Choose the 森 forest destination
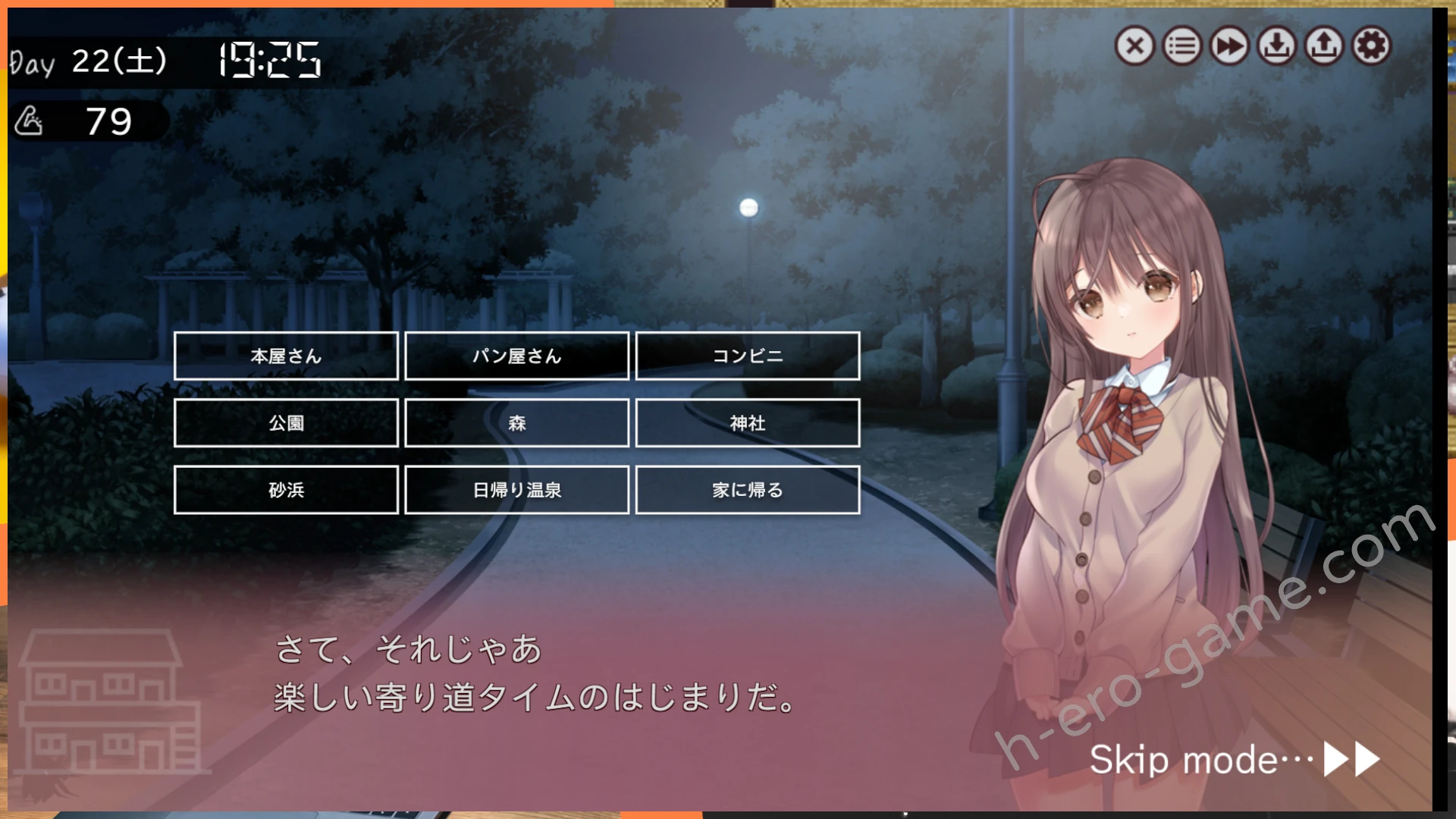The height and width of the screenshot is (819, 1456). tap(516, 423)
